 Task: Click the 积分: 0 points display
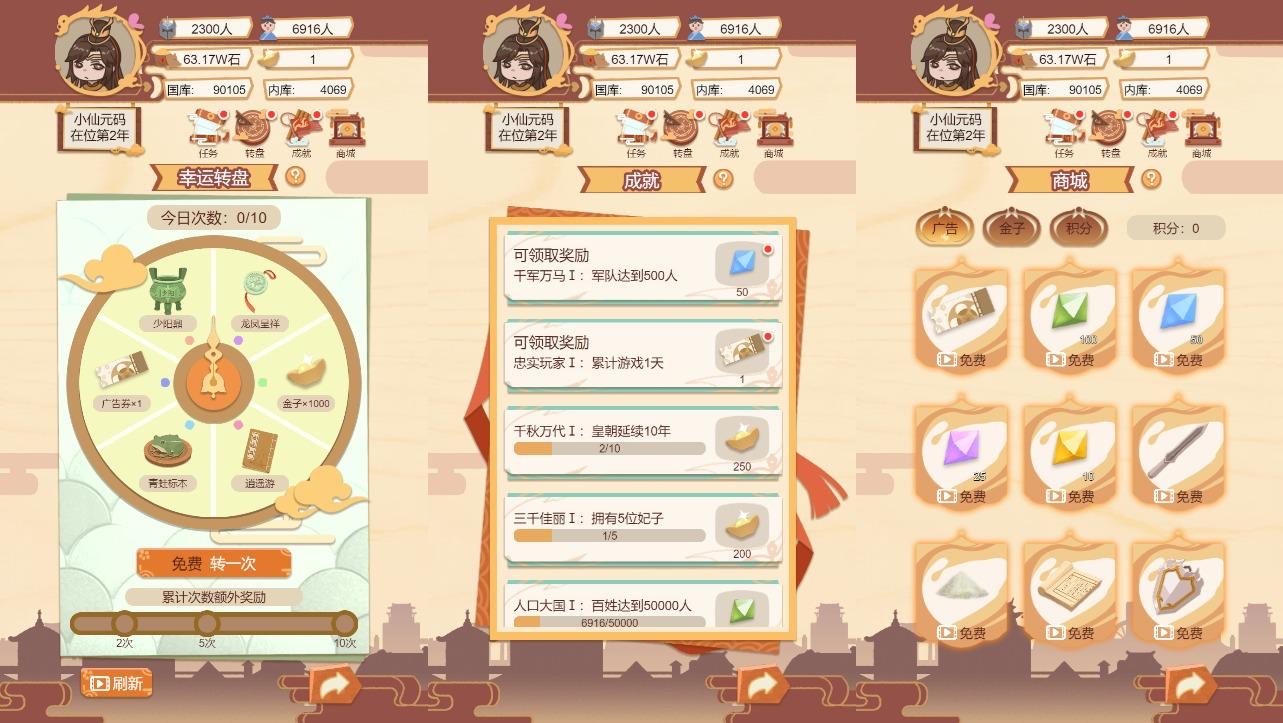click(x=1176, y=228)
